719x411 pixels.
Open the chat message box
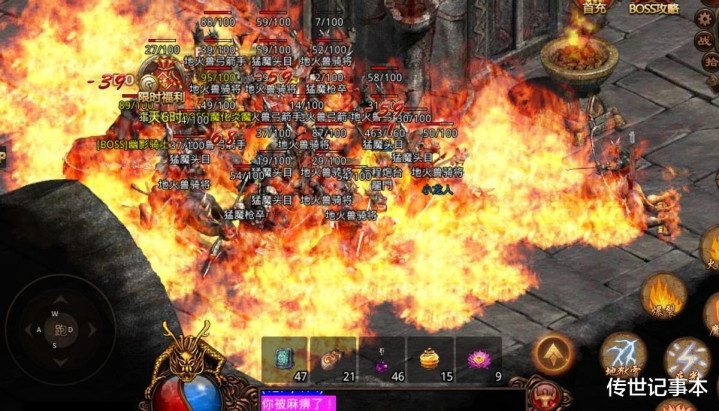390,402
